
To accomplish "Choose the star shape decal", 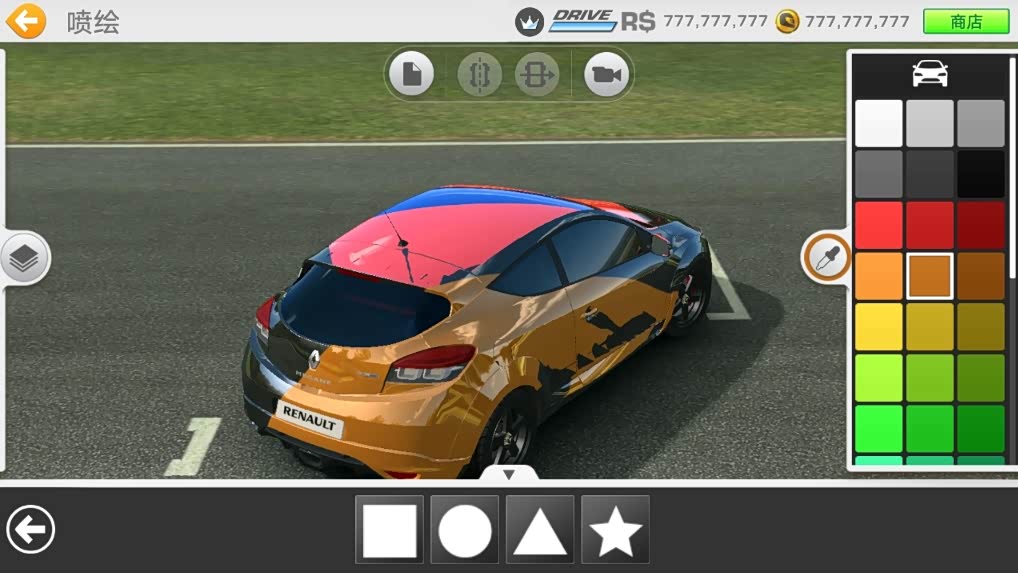I will pyautogui.click(x=615, y=530).
